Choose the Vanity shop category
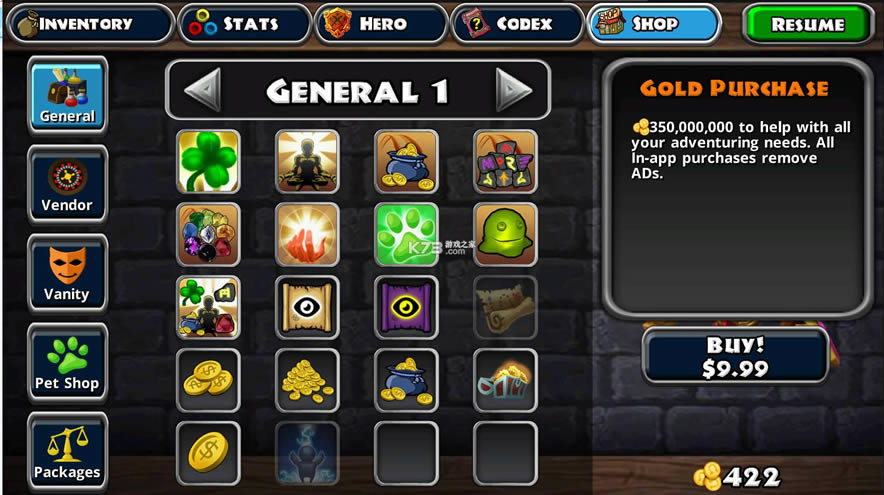 click(x=67, y=272)
